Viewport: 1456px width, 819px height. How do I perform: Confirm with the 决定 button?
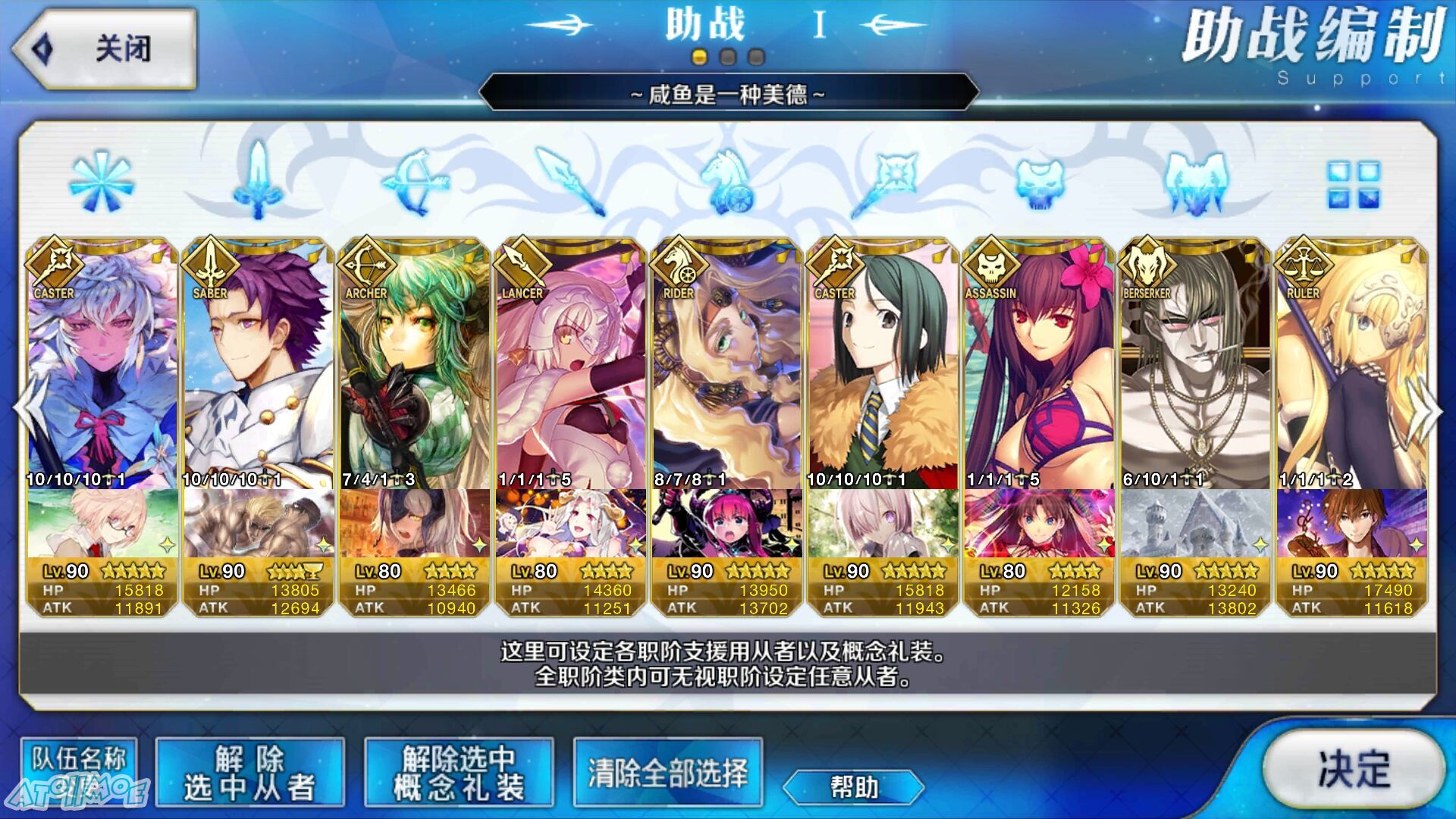coord(1354,770)
